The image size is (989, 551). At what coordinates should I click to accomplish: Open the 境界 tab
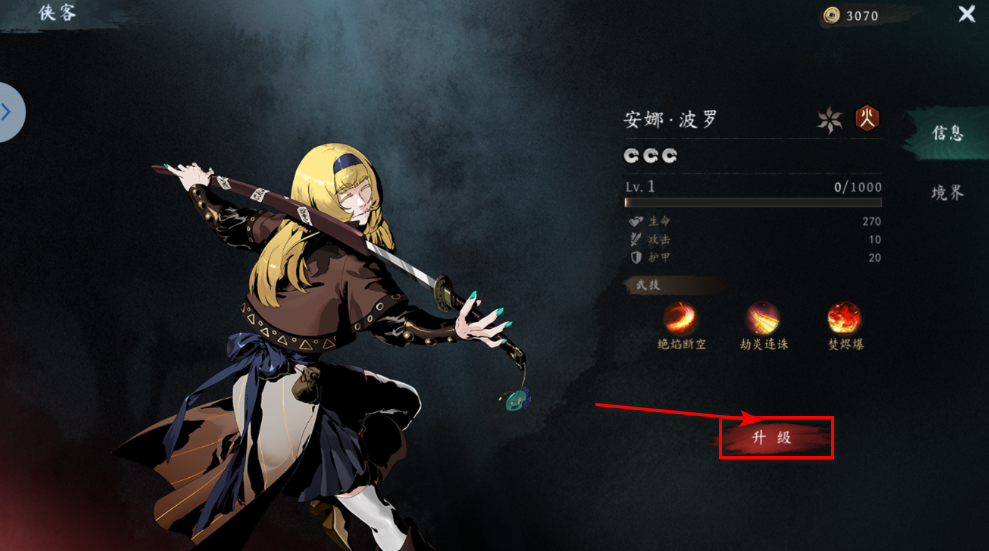click(946, 193)
